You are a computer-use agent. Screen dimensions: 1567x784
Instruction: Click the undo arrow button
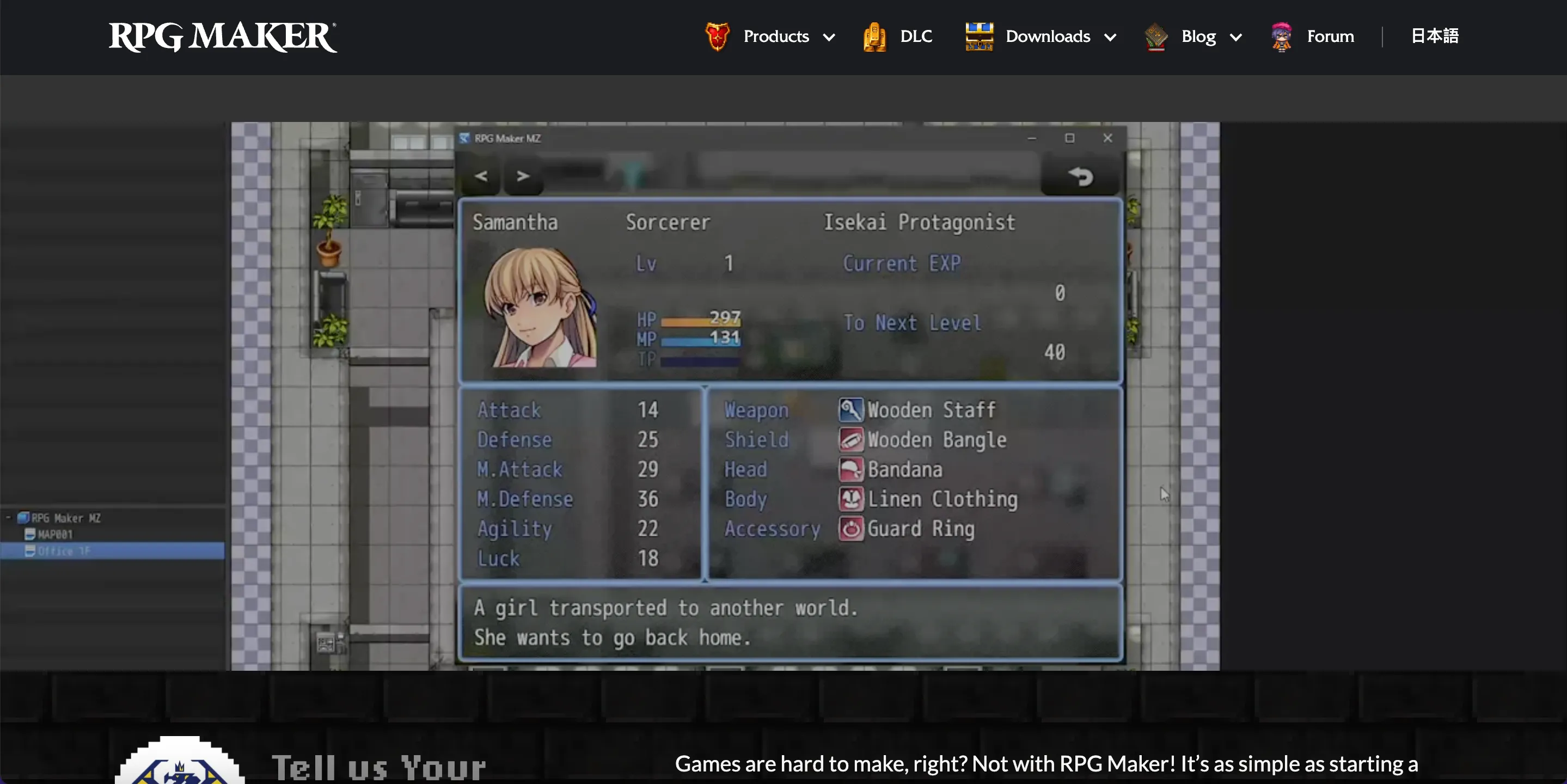[x=1081, y=177]
